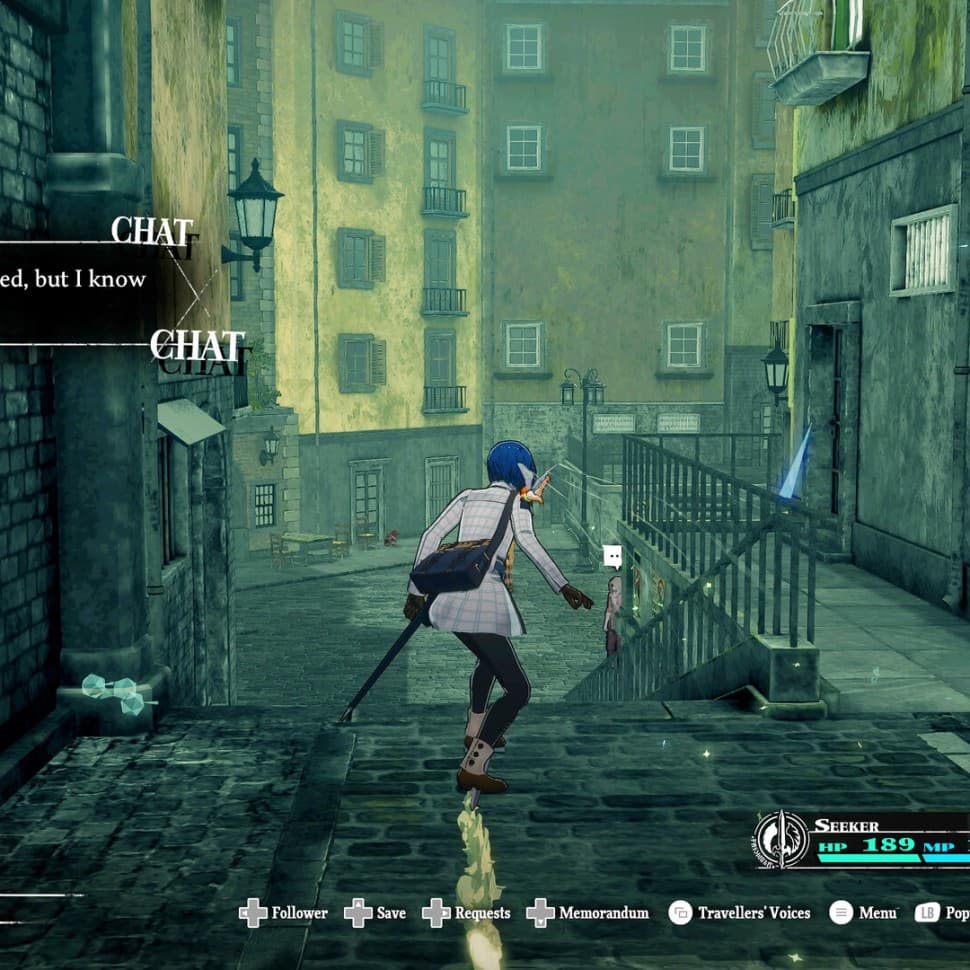Screen dimensions: 970x970
Task: Open the Follower shortcut
Action: pyautogui.click(x=284, y=913)
